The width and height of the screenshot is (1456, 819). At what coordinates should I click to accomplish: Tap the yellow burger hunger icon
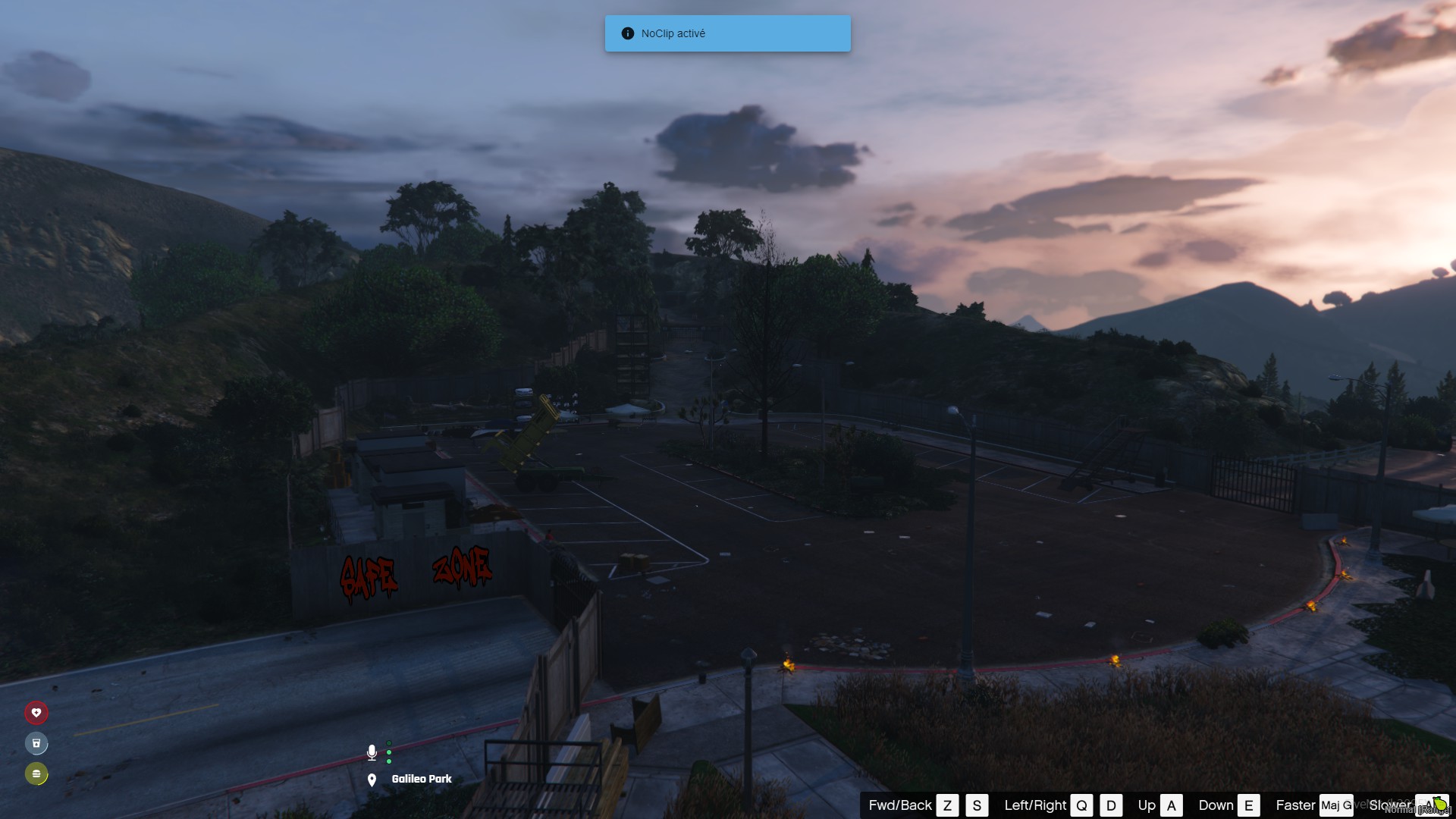click(36, 773)
